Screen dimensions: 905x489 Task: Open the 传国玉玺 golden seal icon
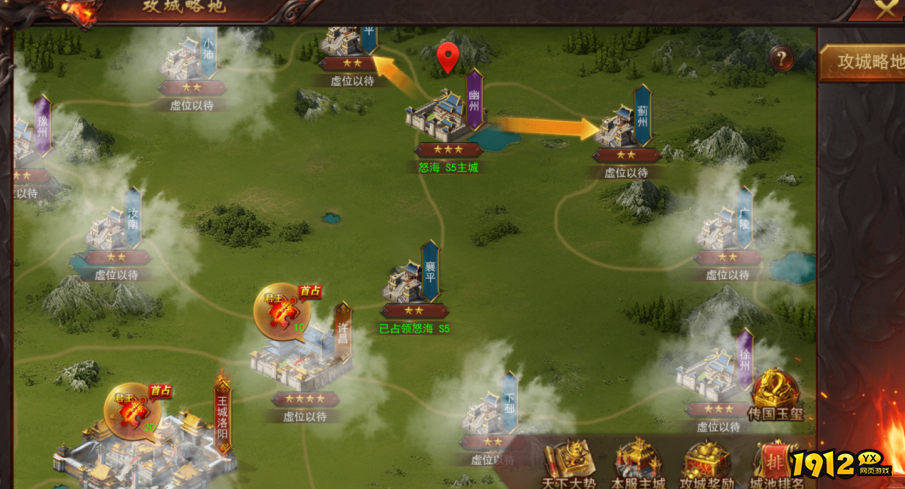click(x=776, y=395)
